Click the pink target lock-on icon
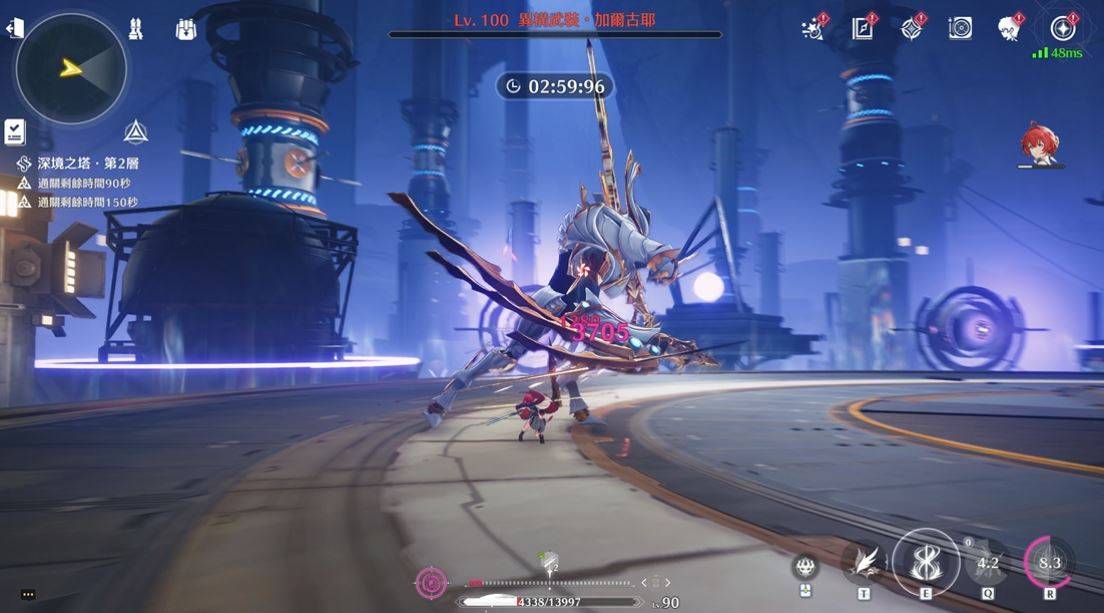The height and width of the screenshot is (613, 1104). tap(431, 582)
